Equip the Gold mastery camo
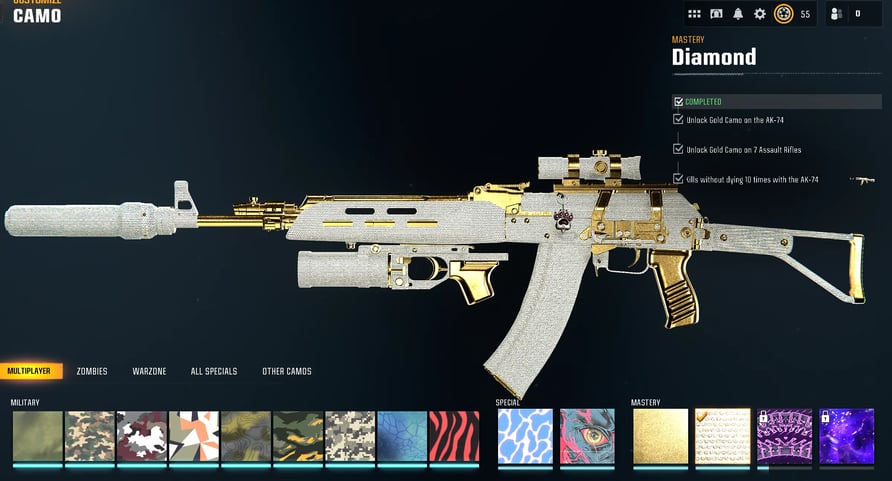Viewport: 892px width, 481px height. tap(660, 436)
